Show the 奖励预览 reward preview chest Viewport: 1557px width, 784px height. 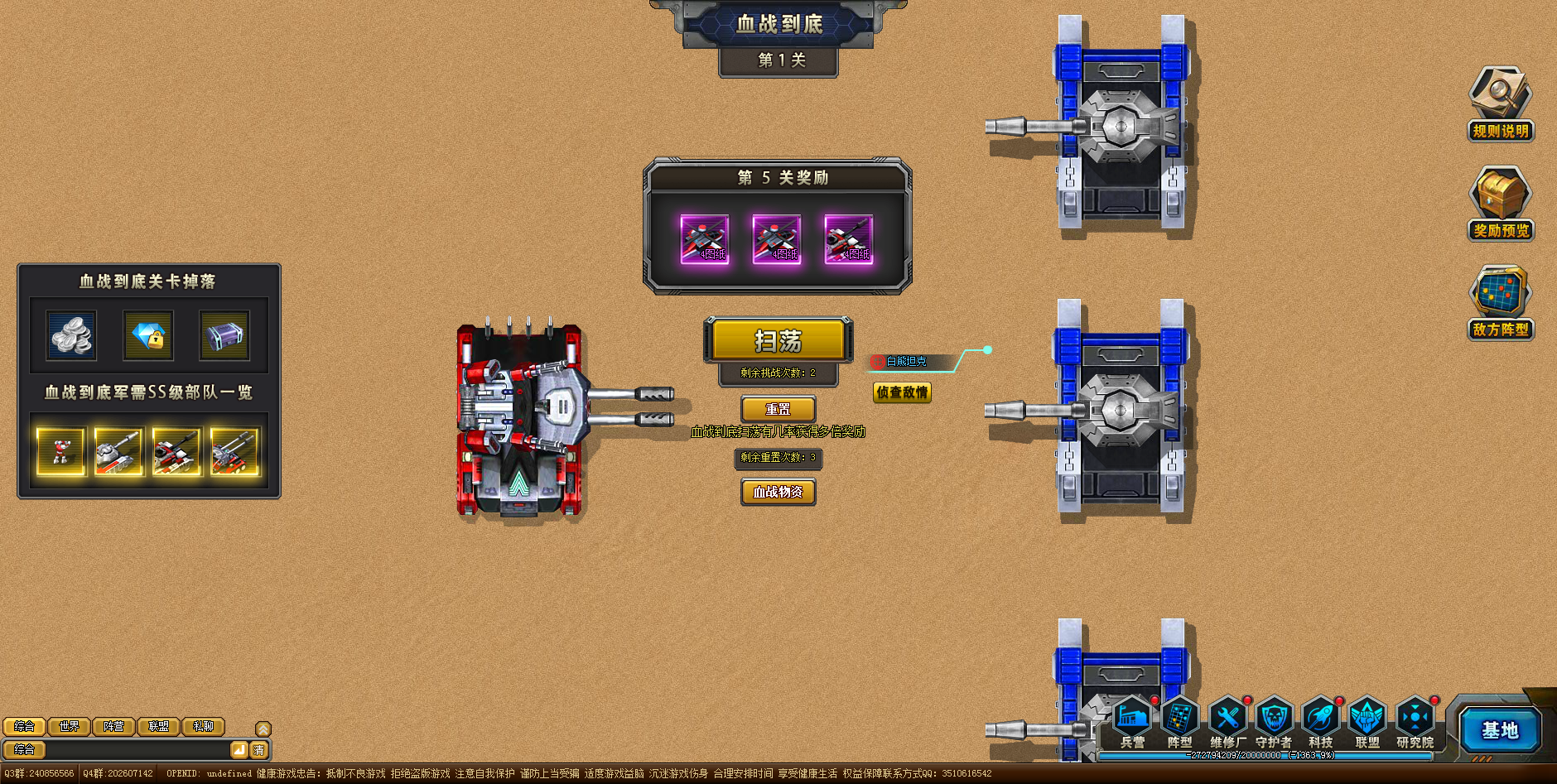tap(1500, 203)
